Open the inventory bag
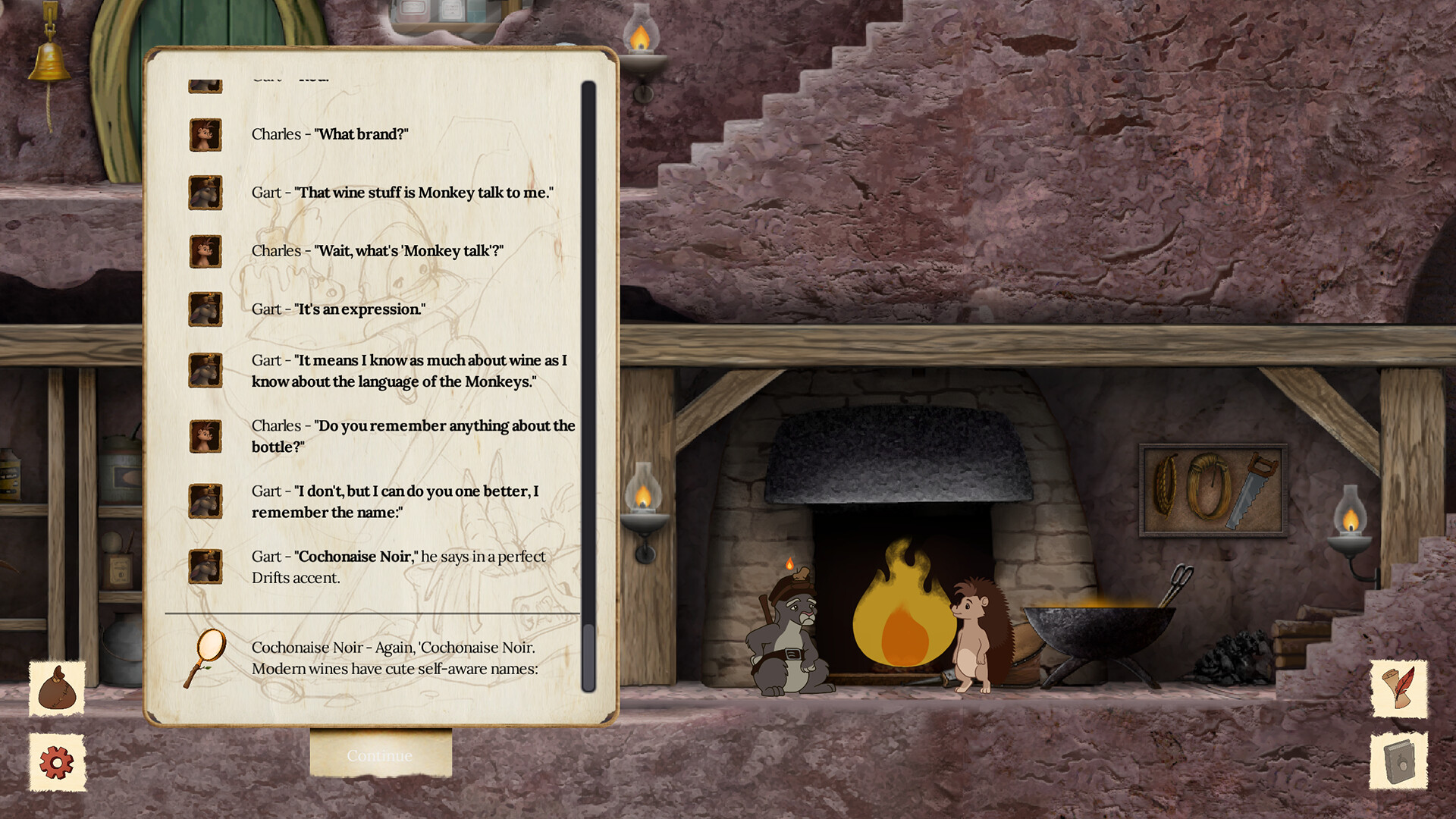The width and height of the screenshot is (1456, 819). coord(57,690)
